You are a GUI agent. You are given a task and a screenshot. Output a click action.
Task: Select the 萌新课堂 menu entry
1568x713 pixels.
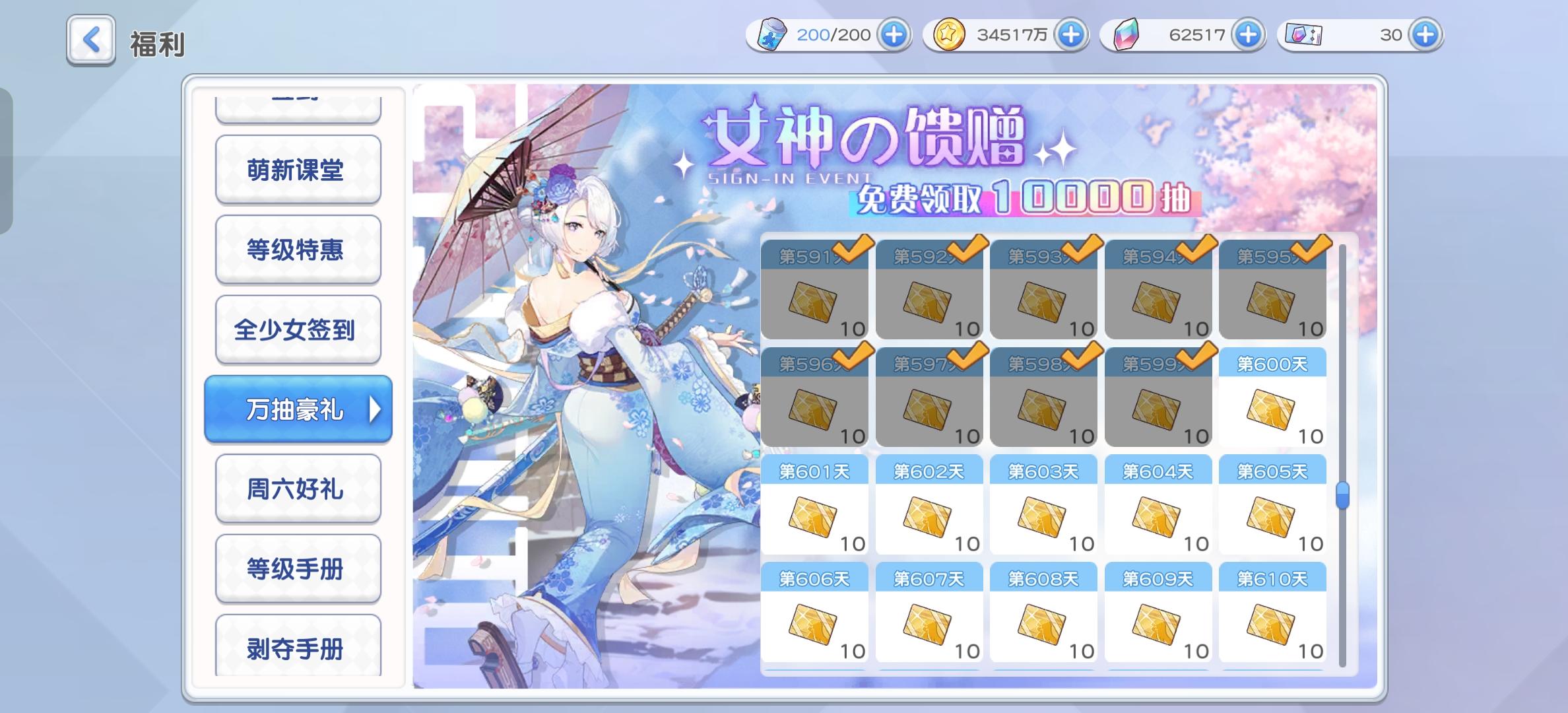298,169
